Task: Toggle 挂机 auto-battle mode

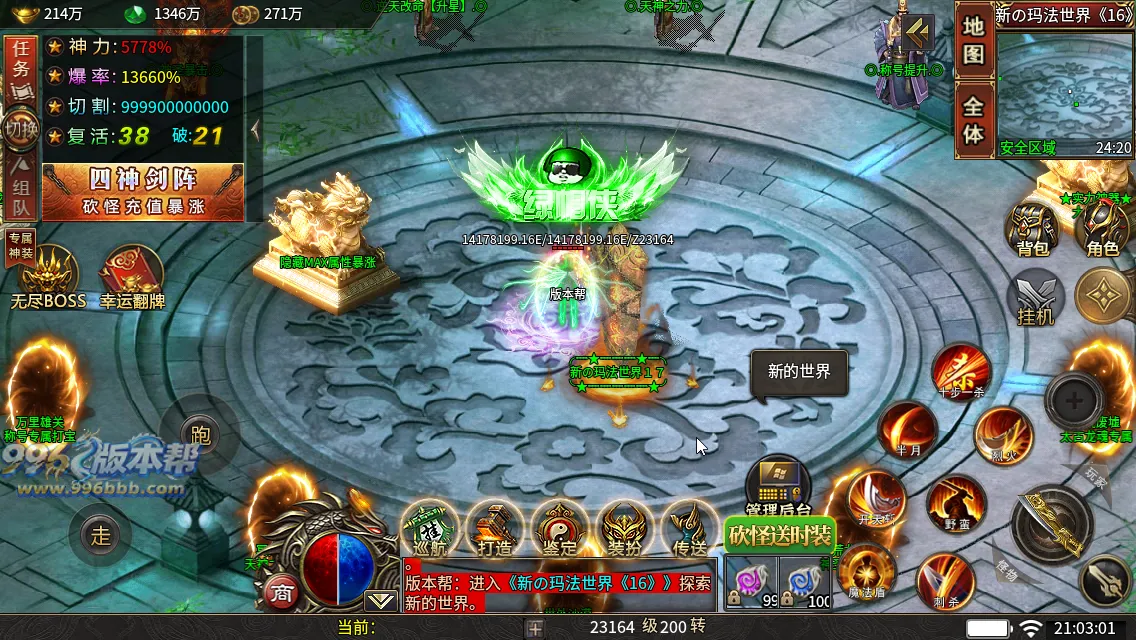Action: (1035, 298)
